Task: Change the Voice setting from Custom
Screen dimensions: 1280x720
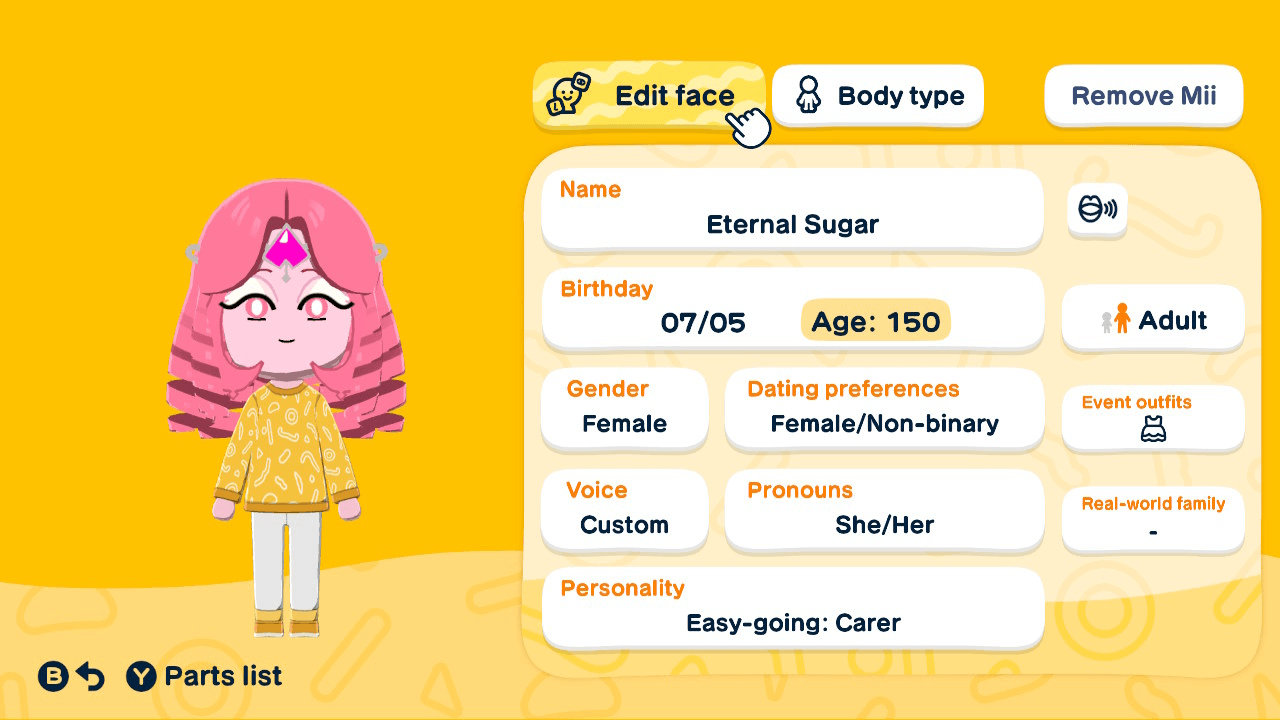Action: click(624, 510)
